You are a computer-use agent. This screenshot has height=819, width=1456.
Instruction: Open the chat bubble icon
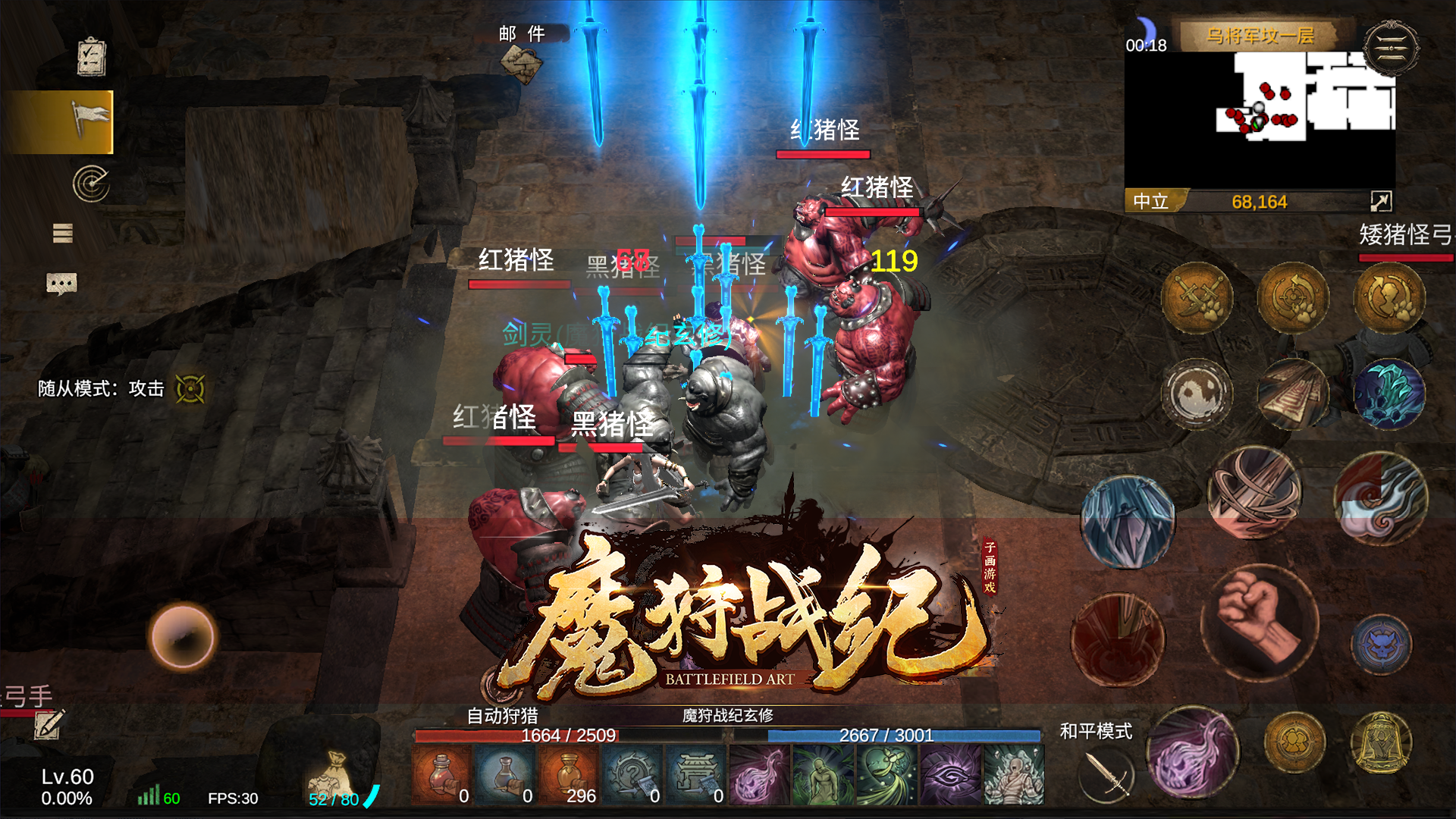[61, 284]
